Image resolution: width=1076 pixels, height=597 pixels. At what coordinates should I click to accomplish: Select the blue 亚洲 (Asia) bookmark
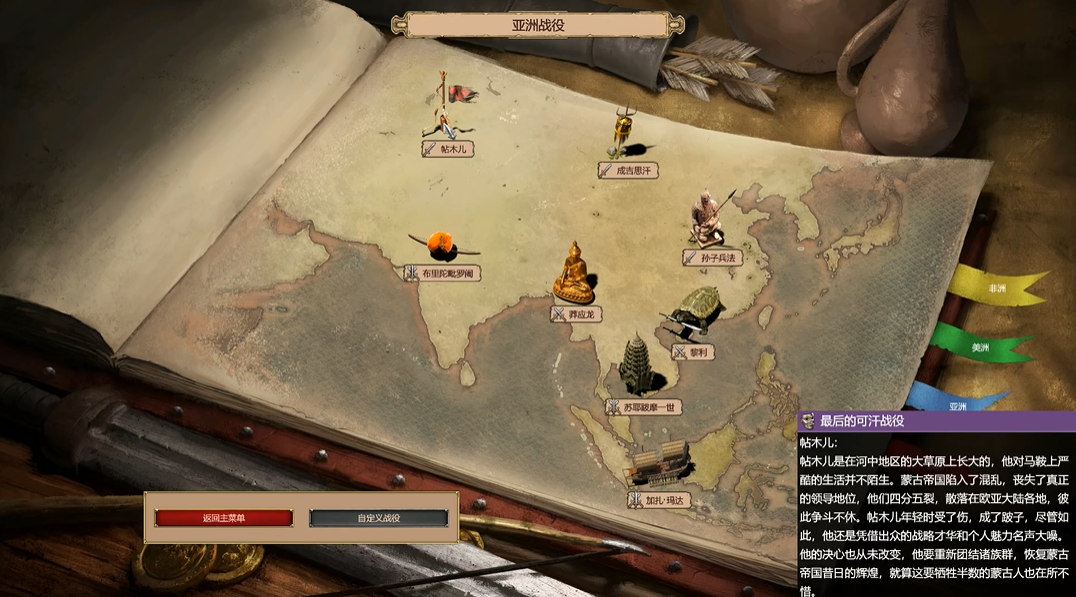click(x=958, y=406)
